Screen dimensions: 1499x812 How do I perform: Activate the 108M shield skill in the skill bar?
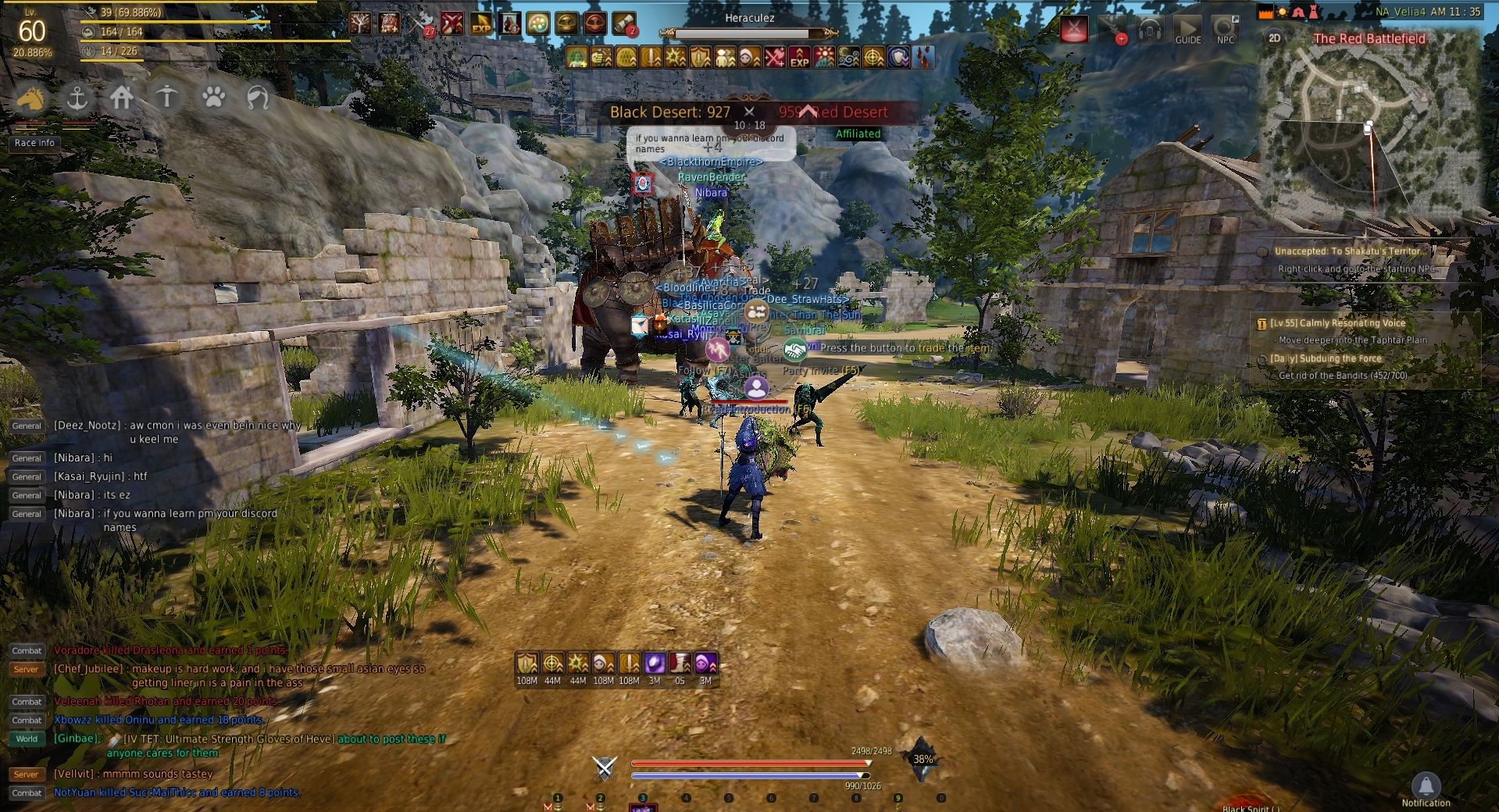point(527,663)
